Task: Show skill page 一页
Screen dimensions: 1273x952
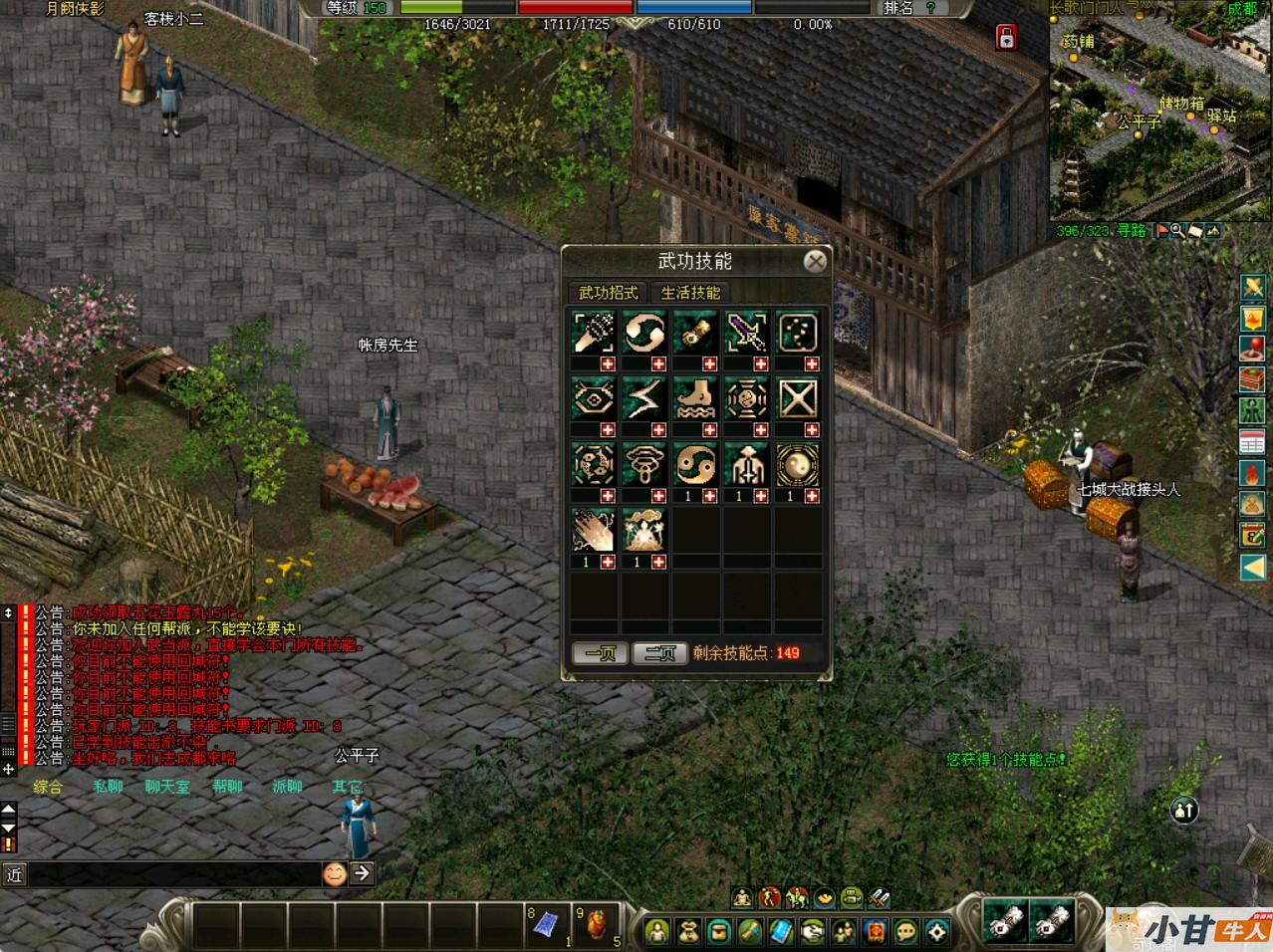Action: [x=600, y=653]
